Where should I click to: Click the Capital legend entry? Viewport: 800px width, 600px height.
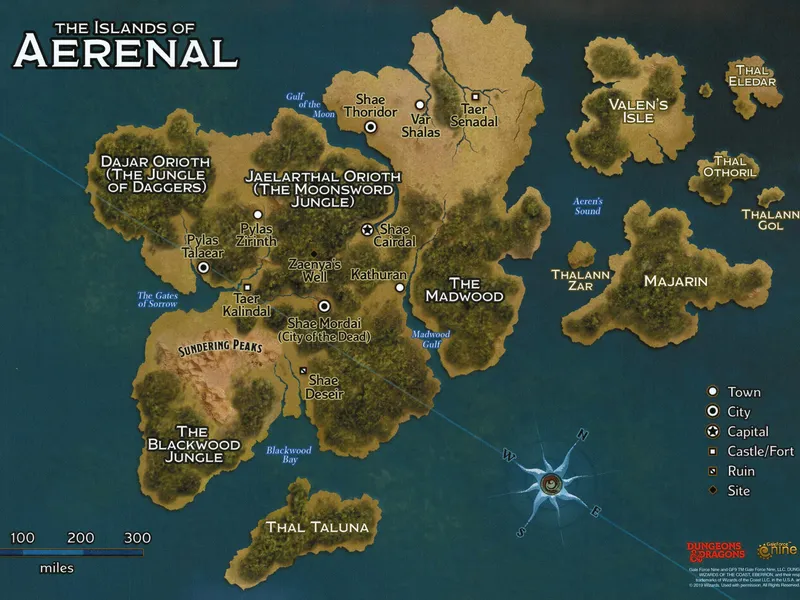[713, 432]
